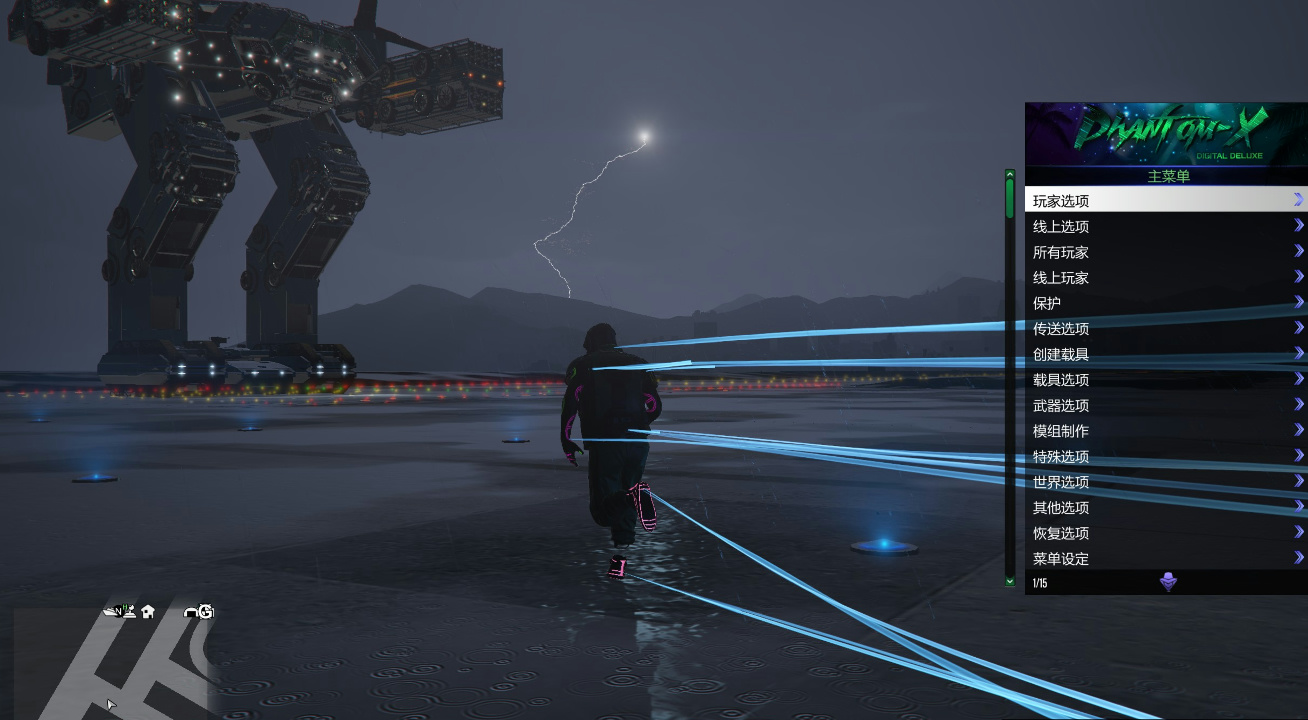Click the green scrollbar down arrow

point(1008,579)
